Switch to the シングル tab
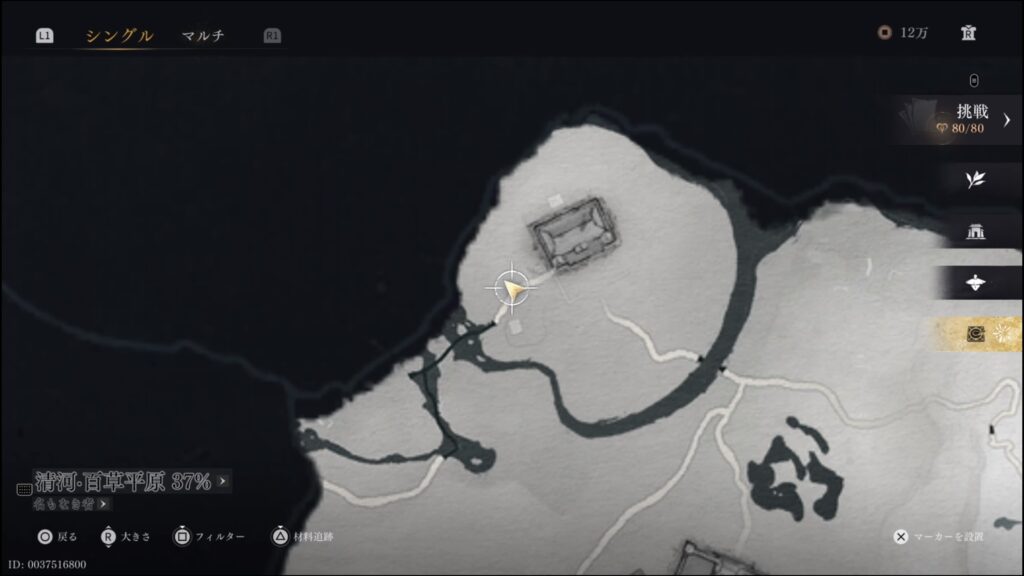 pos(119,36)
